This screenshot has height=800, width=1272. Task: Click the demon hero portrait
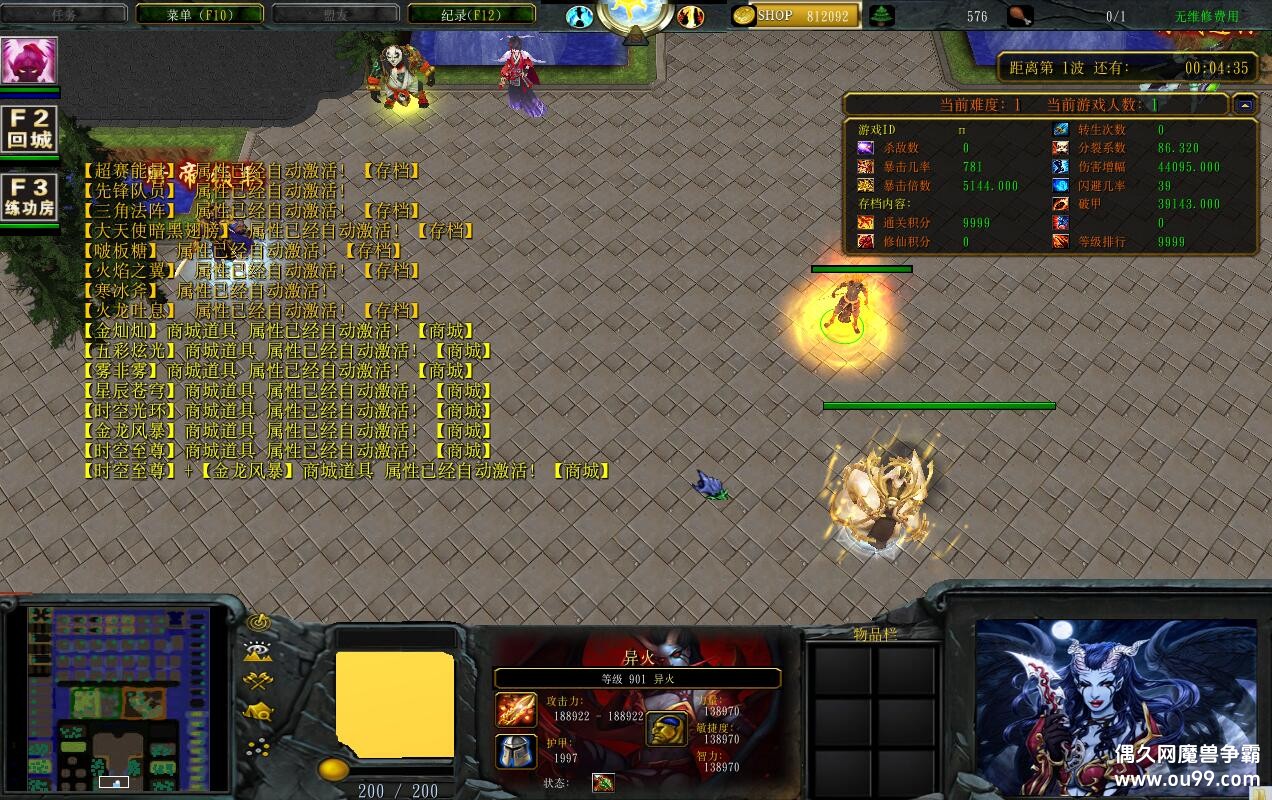1115,707
